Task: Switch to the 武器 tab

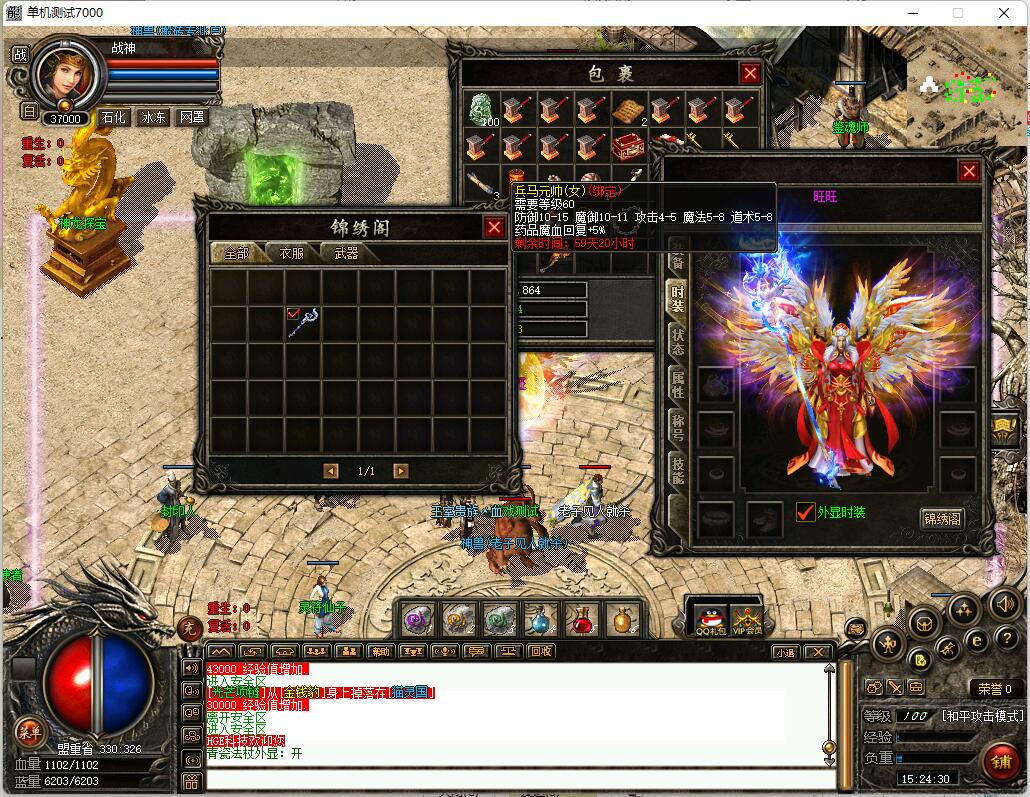Action: point(346,254)
